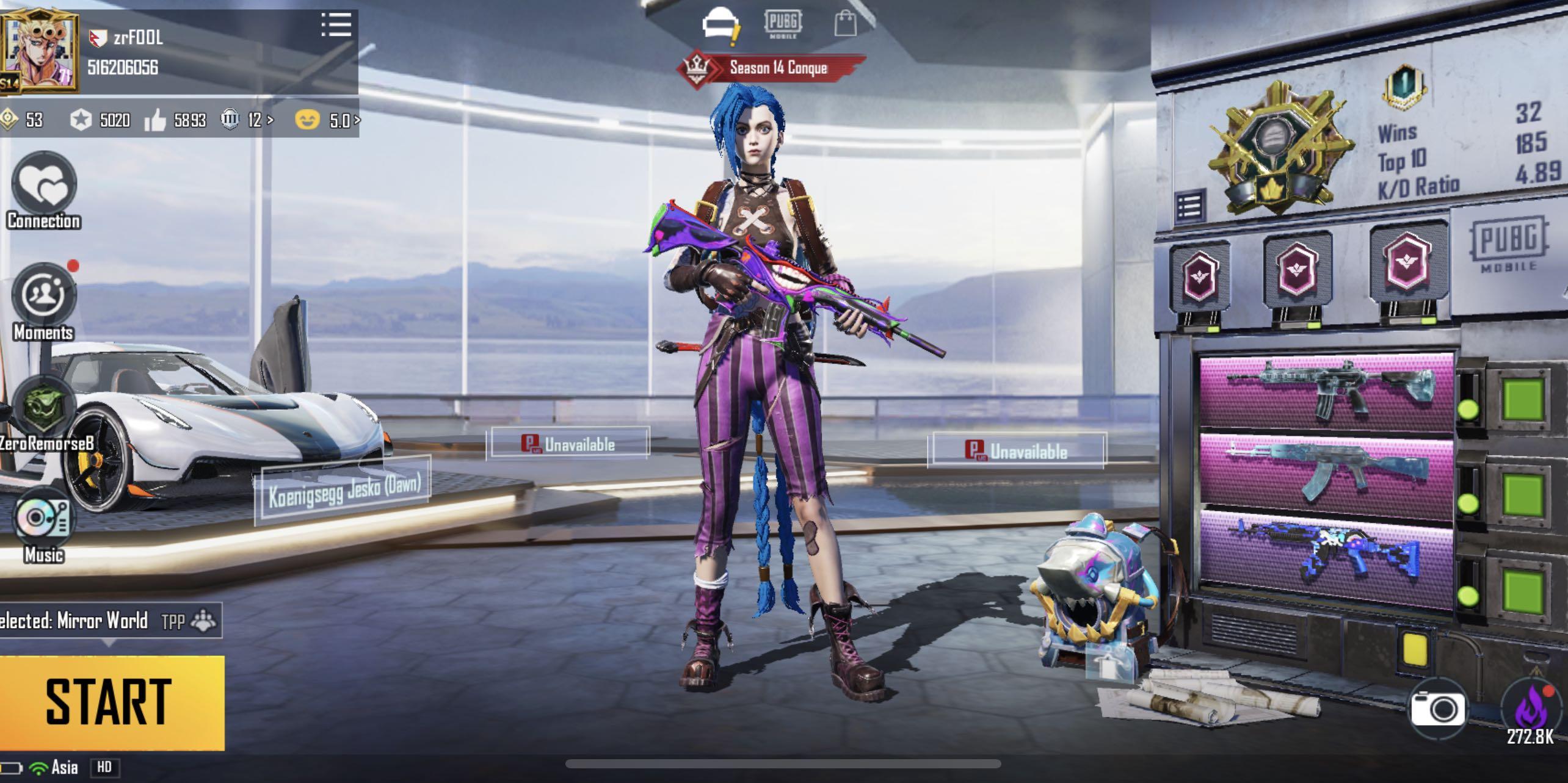Tap the yellow START button
Screen dimensions: 1568x783
[110, 702]
